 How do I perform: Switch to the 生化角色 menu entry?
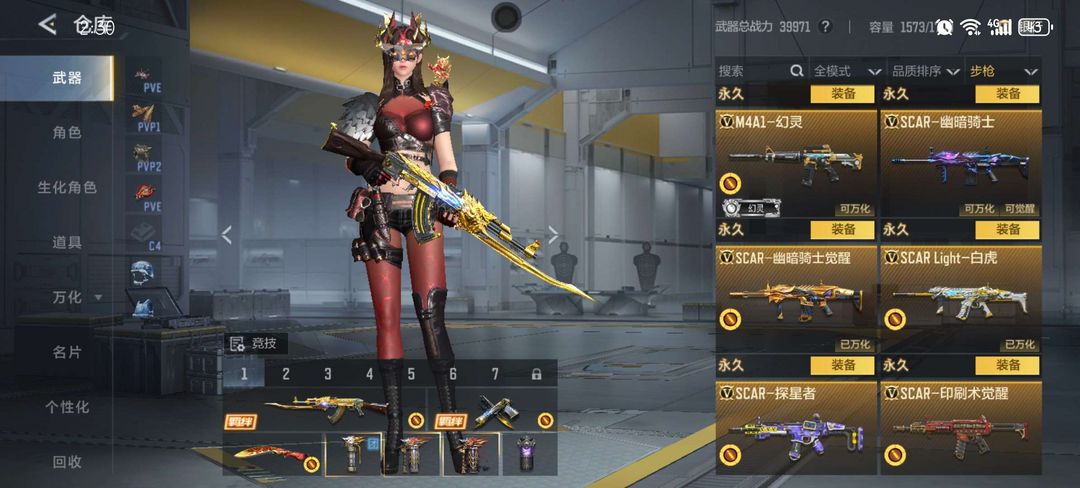pos(67,187)
